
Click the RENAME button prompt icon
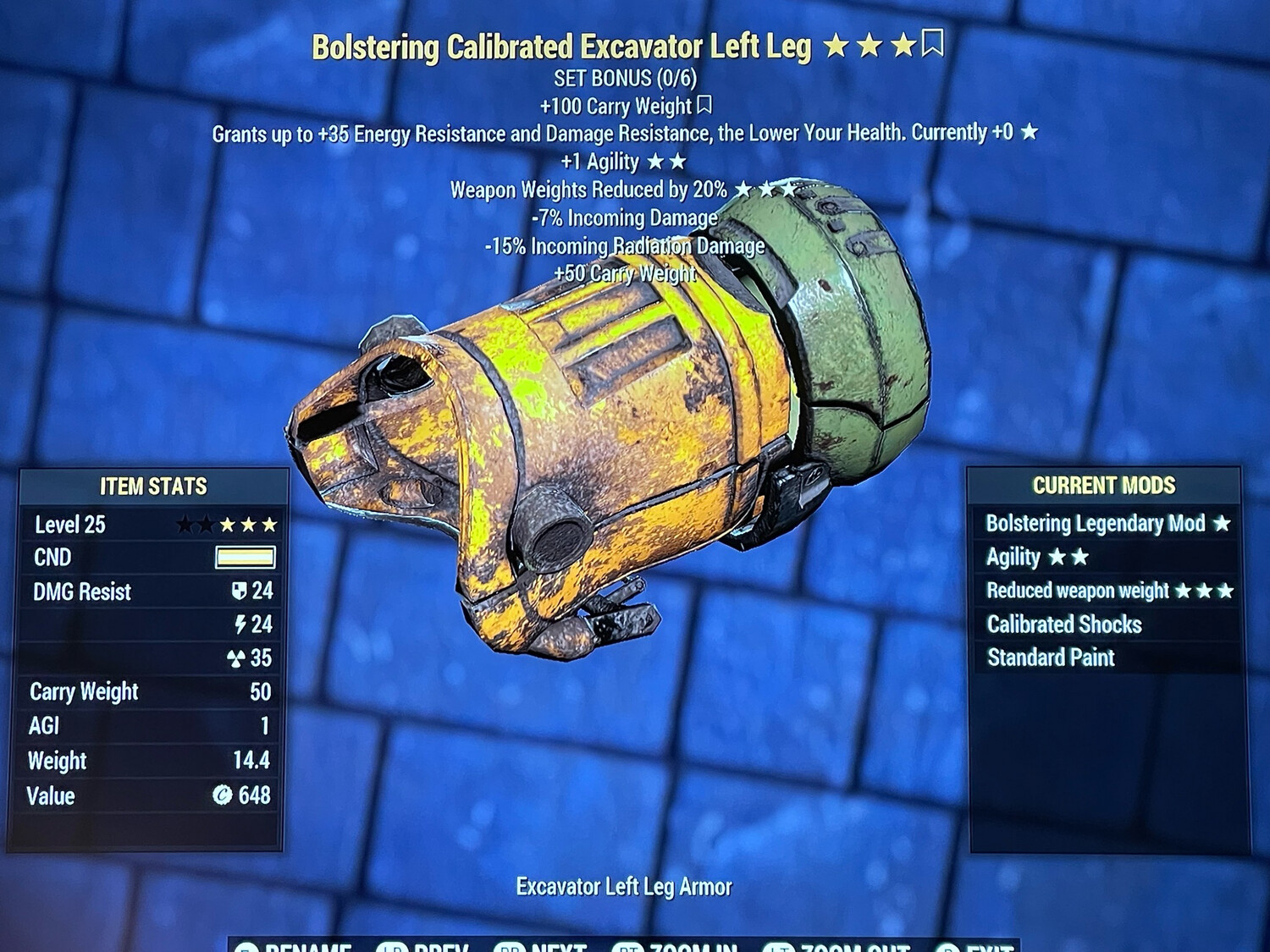246,949
